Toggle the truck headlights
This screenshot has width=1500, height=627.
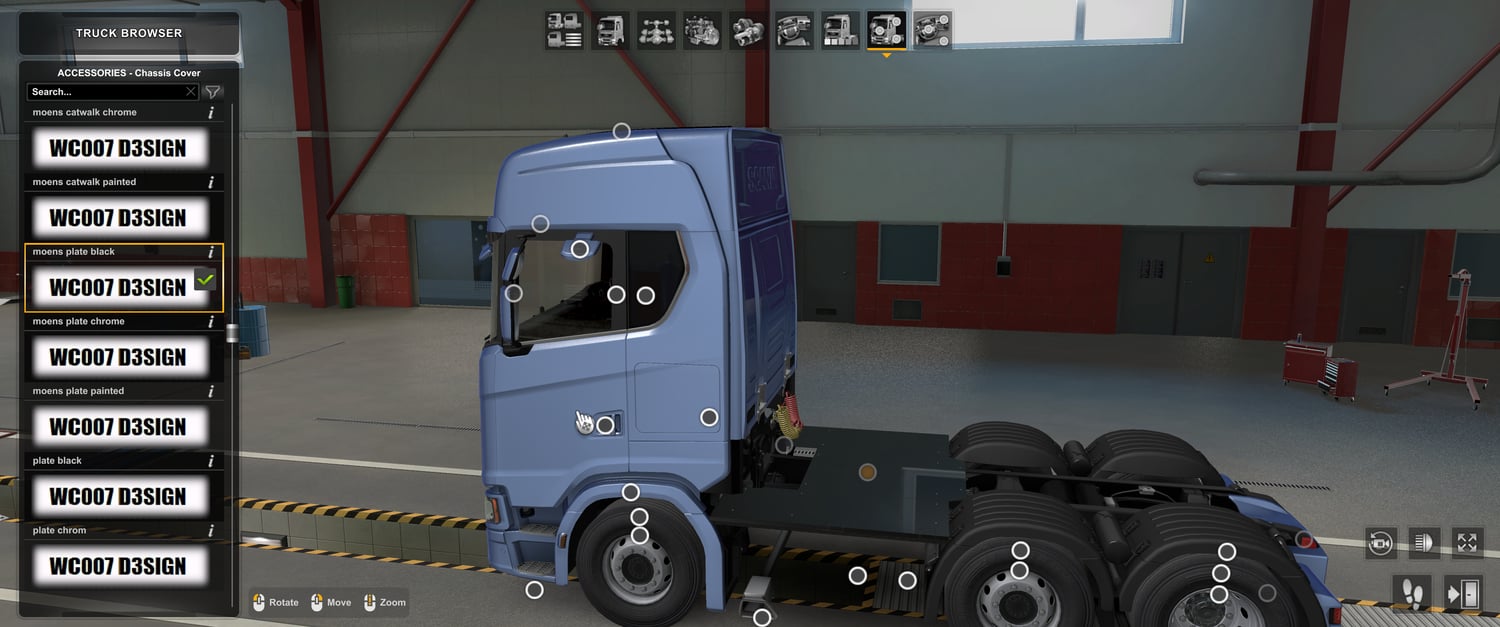pos(1424,543)
